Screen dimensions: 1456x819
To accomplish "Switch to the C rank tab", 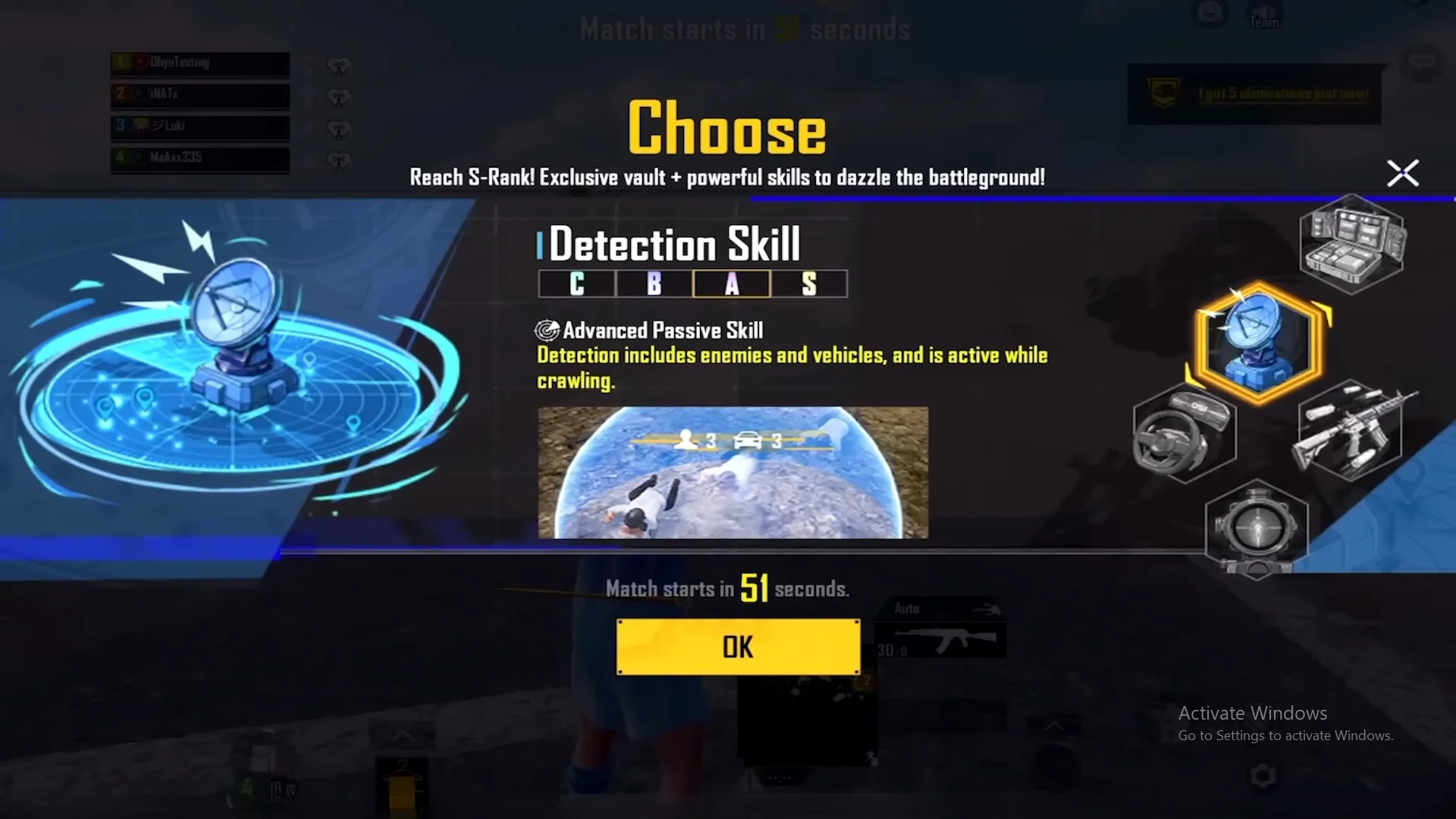I will click(577, 284).
